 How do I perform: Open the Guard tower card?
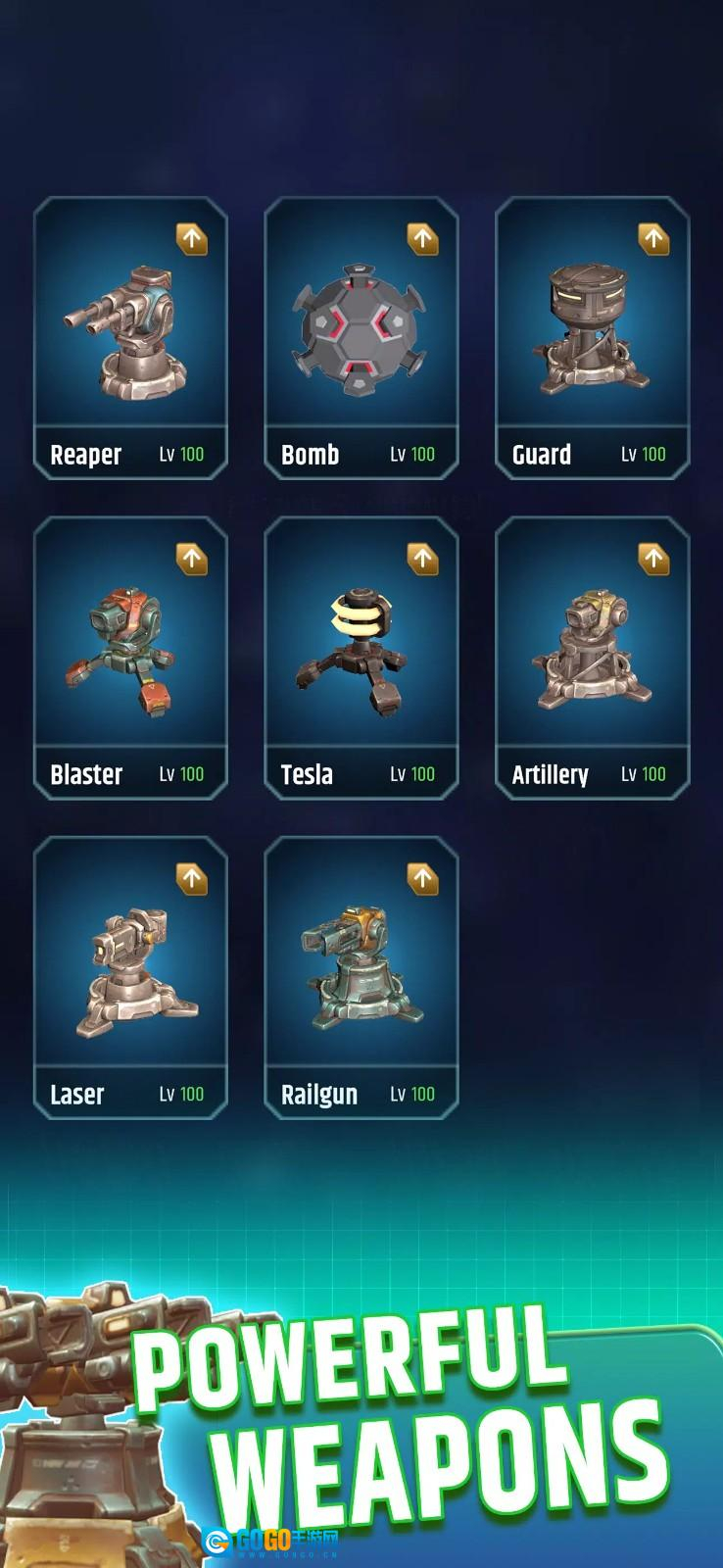[593, 338]
